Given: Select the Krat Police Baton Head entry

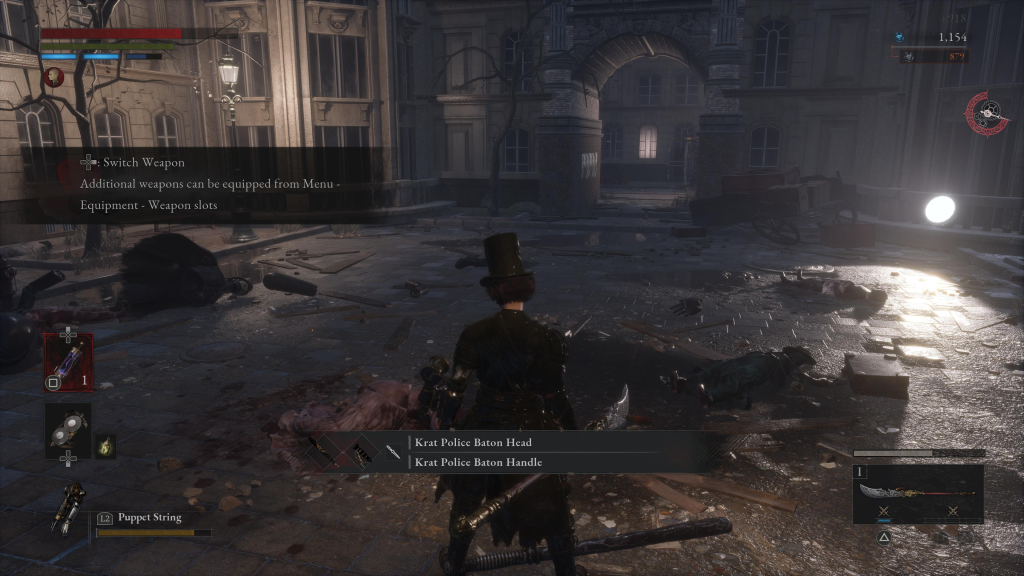Looking at the screenshot, I should [473, 442].
